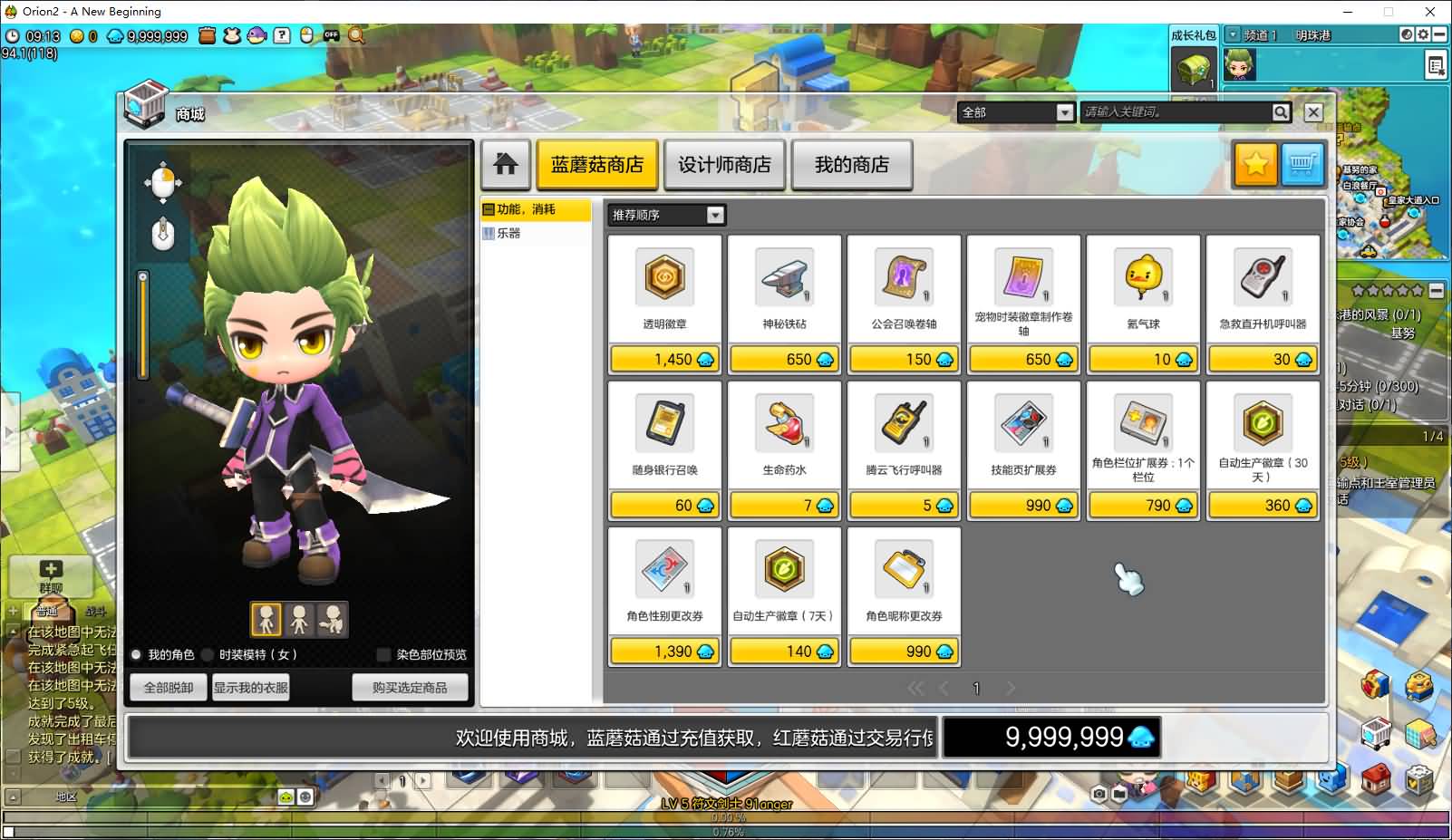Open the shopping cart icon
1452x840 pixels.
click(1302, 164)
